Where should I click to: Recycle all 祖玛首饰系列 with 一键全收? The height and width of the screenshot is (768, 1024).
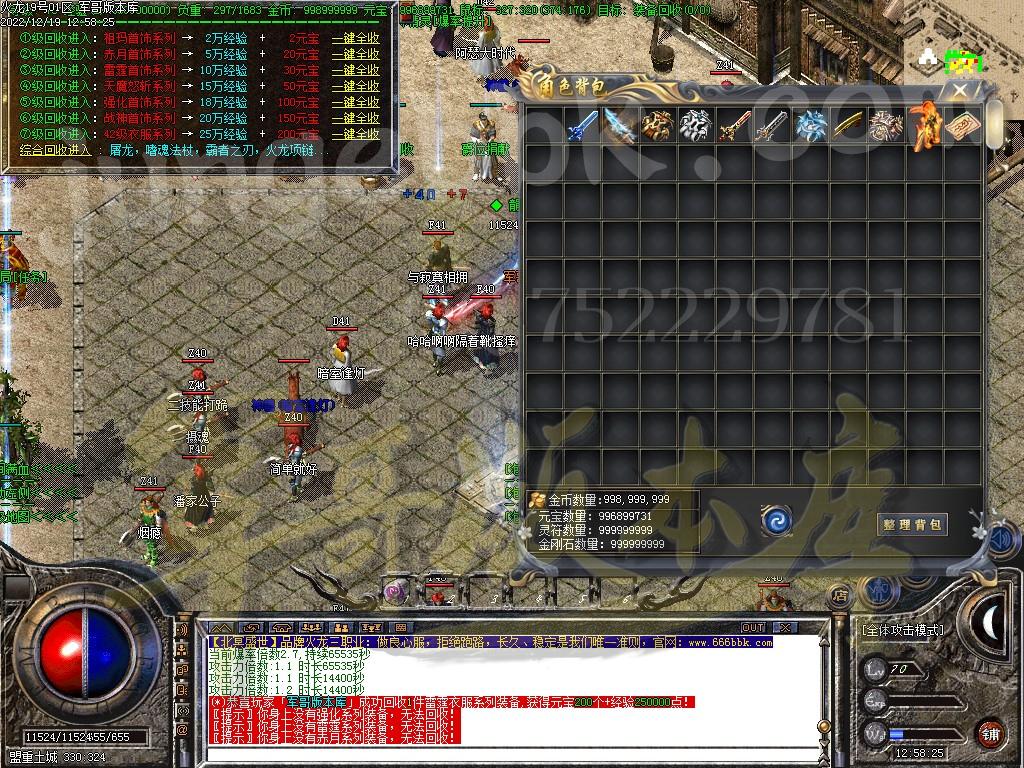356,38
